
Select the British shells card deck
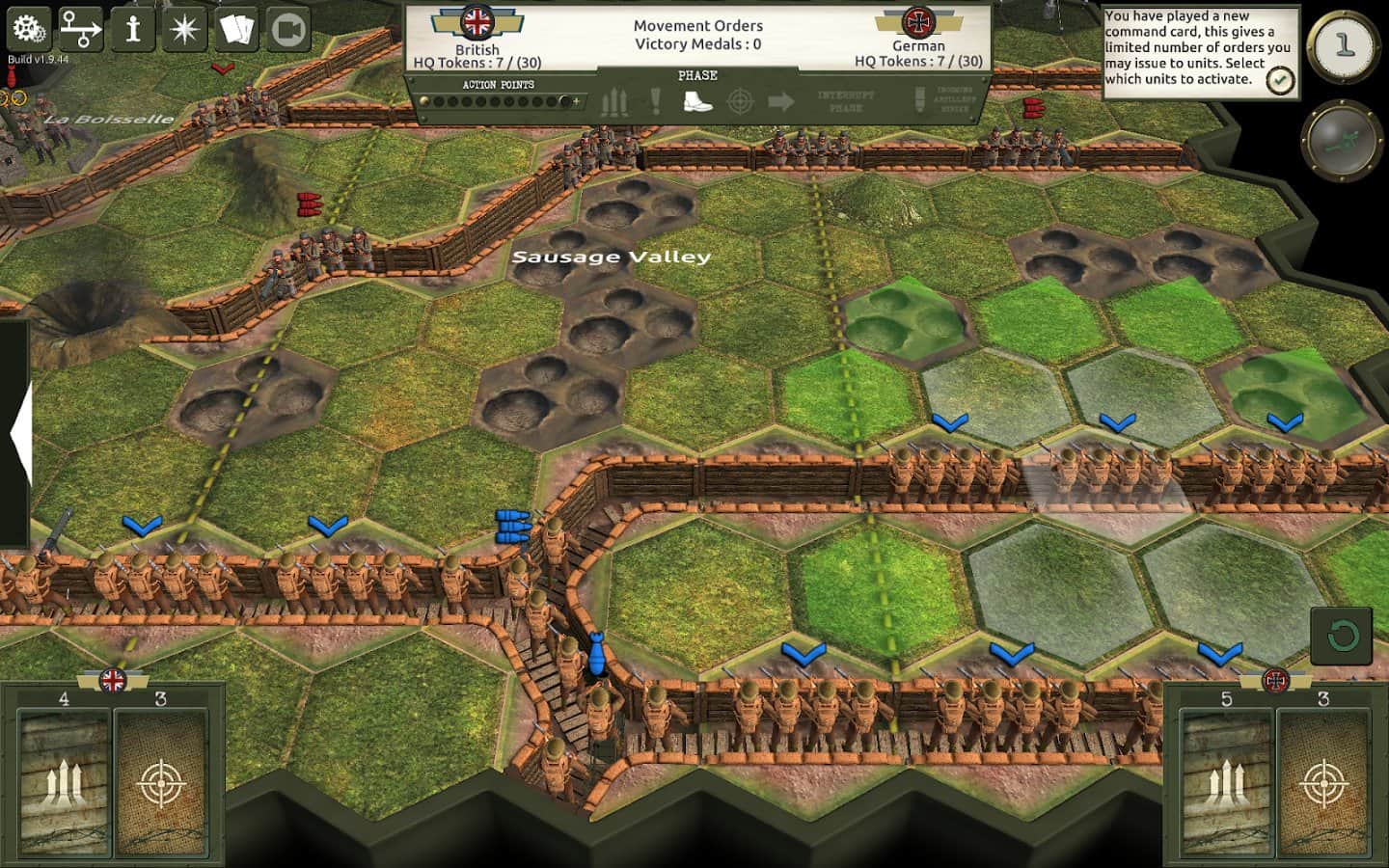pos(65,782)
